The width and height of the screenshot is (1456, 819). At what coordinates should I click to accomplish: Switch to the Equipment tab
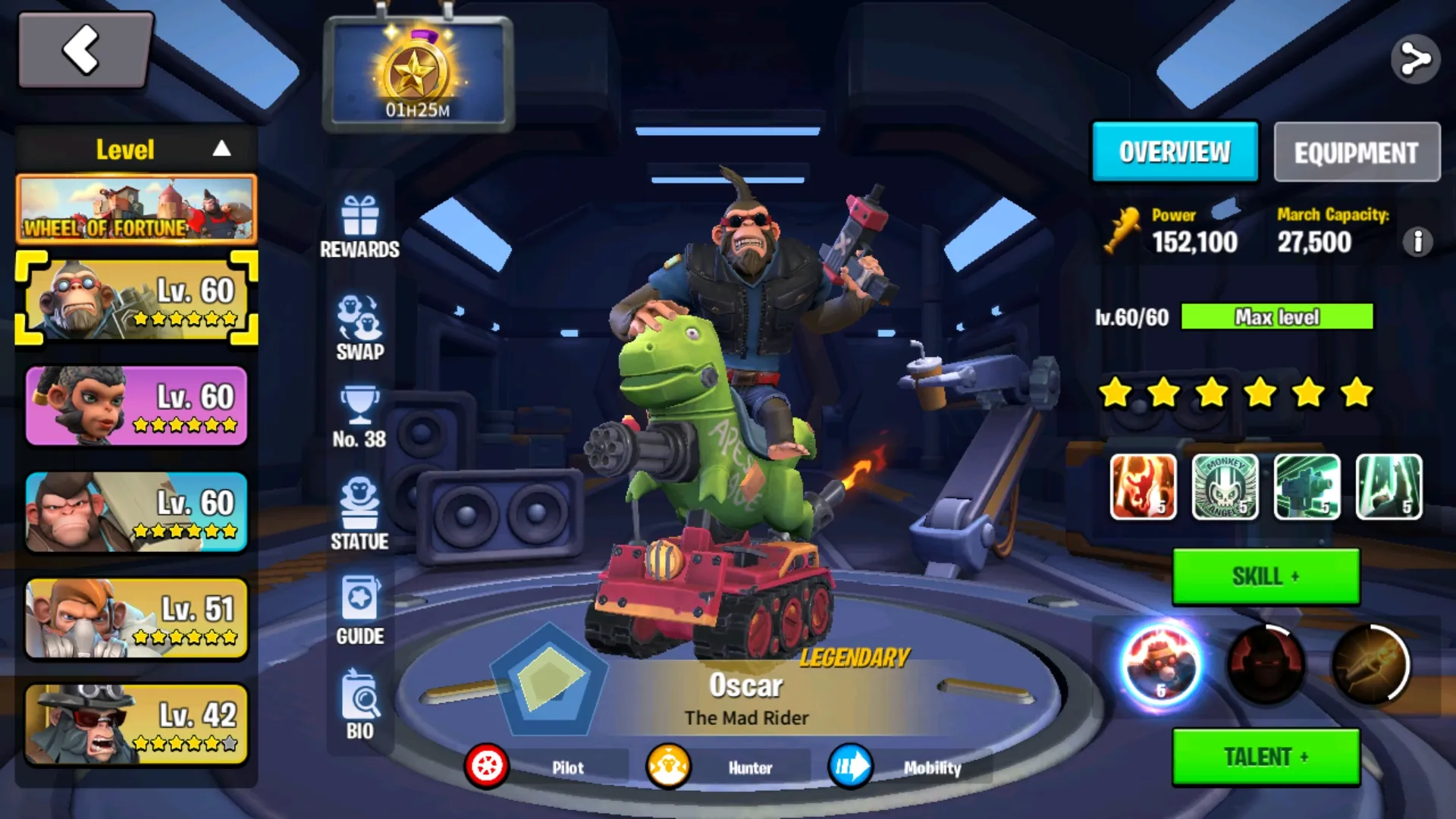click(1356, 152)
